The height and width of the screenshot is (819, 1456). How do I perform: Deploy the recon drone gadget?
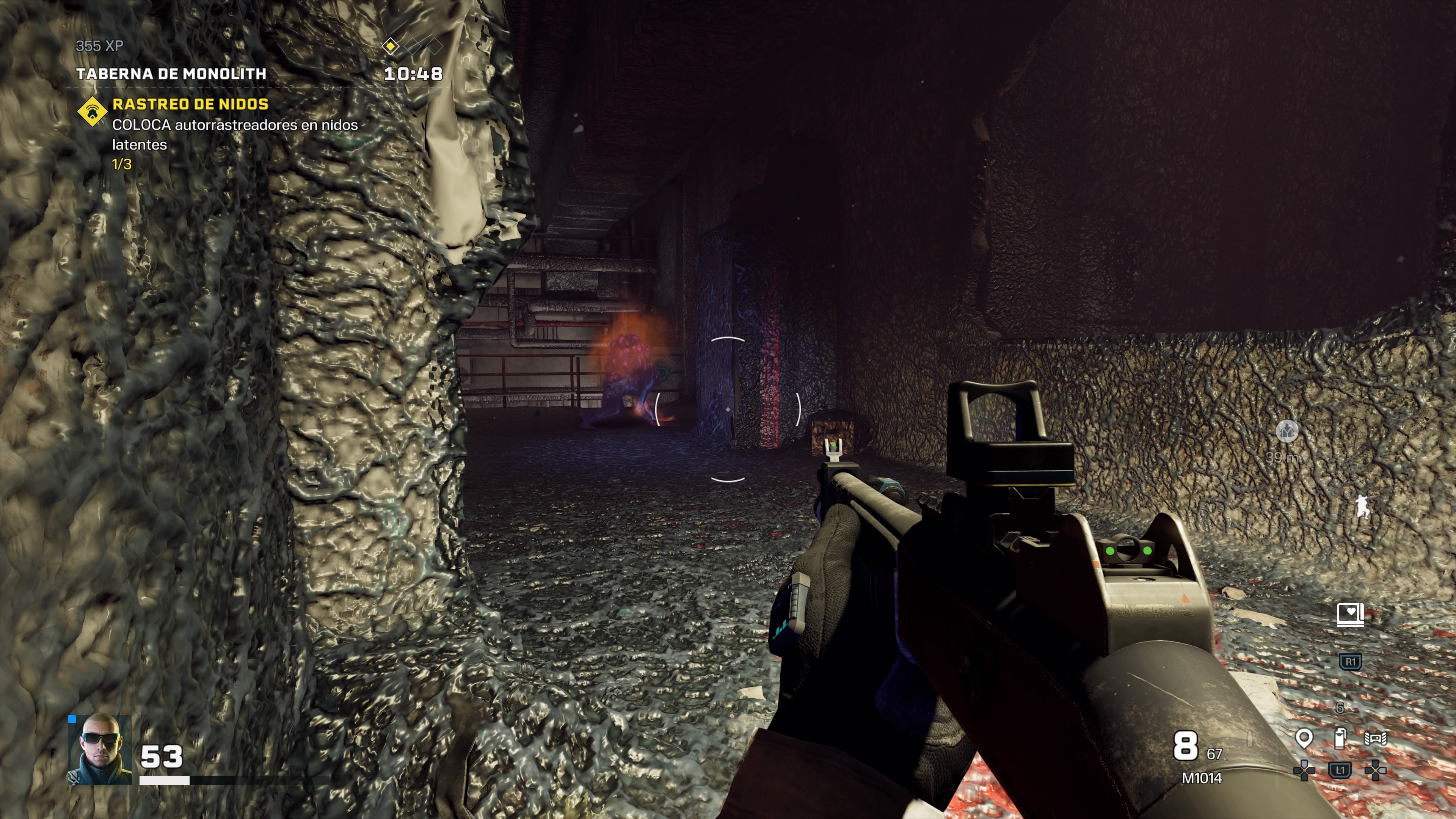coord(1376,738)
